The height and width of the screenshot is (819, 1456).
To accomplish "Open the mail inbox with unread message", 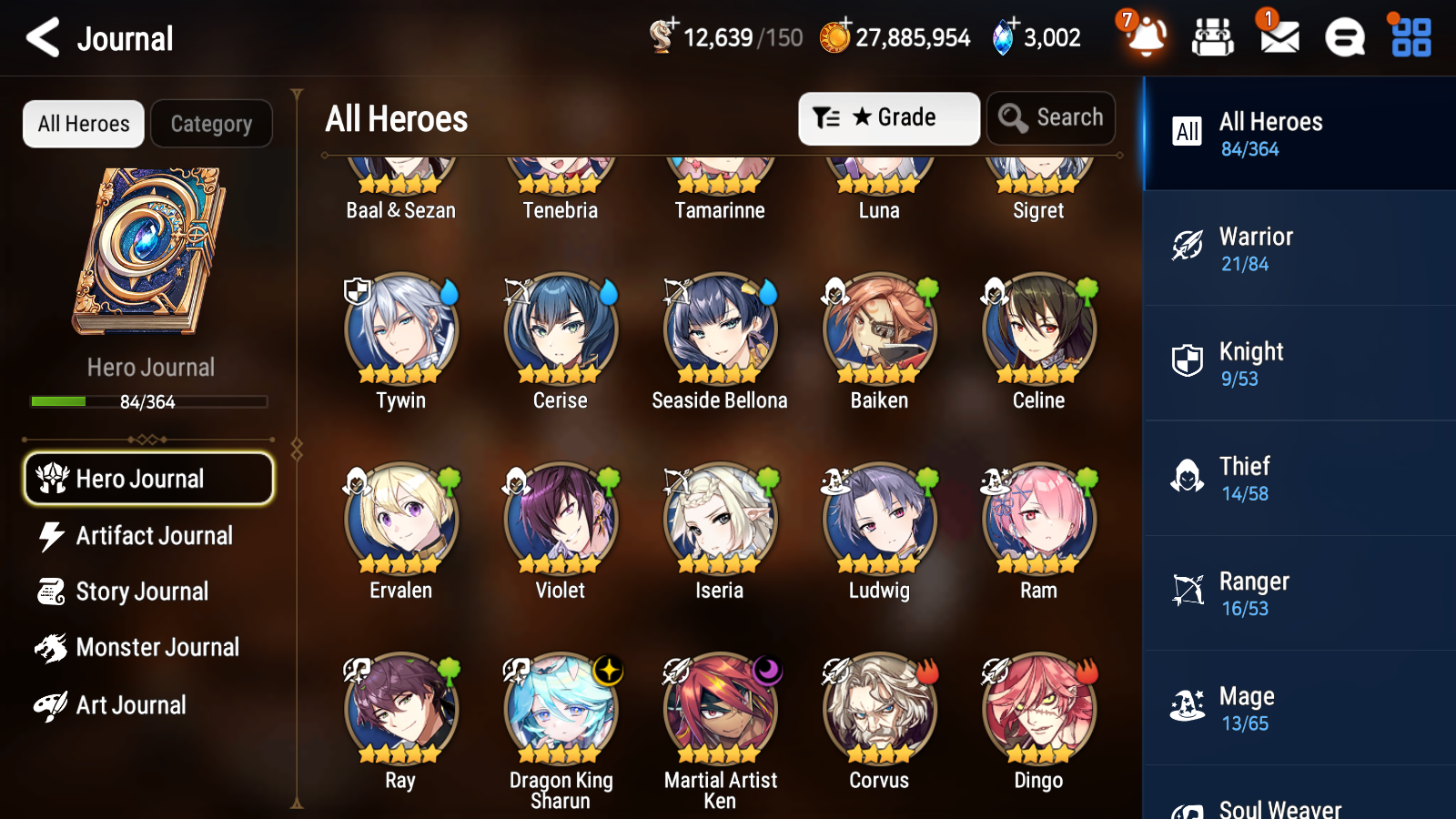I will [1278, 37].
